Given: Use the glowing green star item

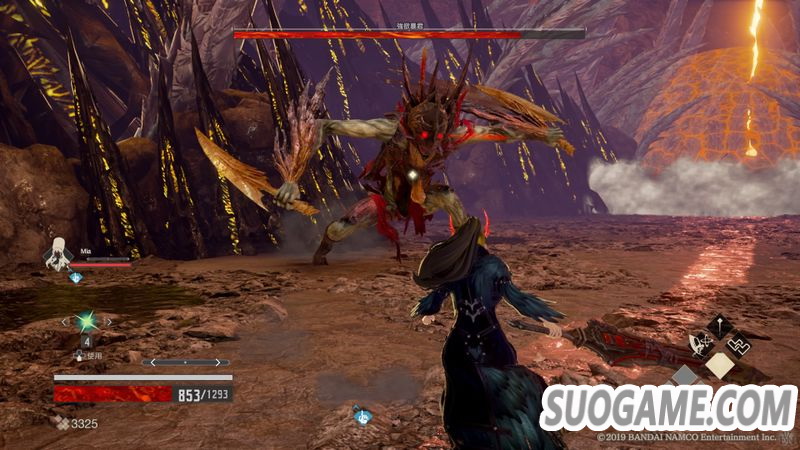Looking at the screenshot, I should (87, 321).
